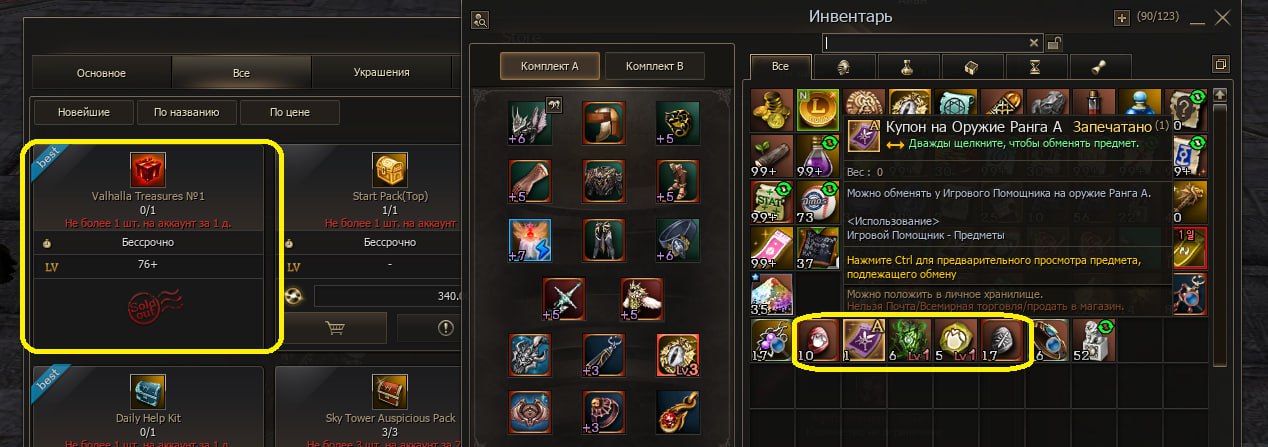Open the Украшения shop tab
The height and width of the screenshot is (447, 1268).
(x=381, y=73)
